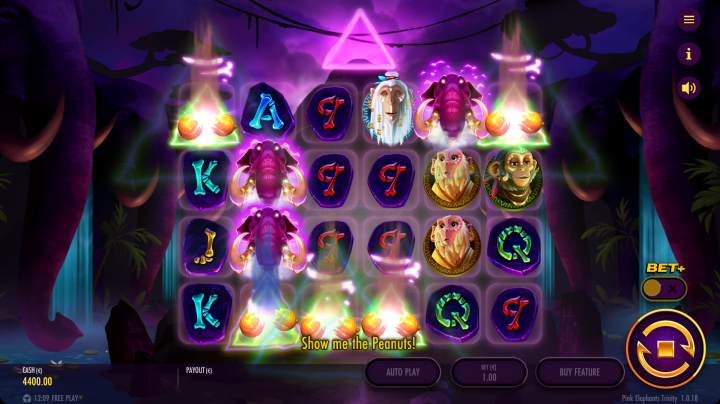Change the bet amount of 1.00
Image resolution: width=720 pixels, height=404 pixels.
pos(489,372)
